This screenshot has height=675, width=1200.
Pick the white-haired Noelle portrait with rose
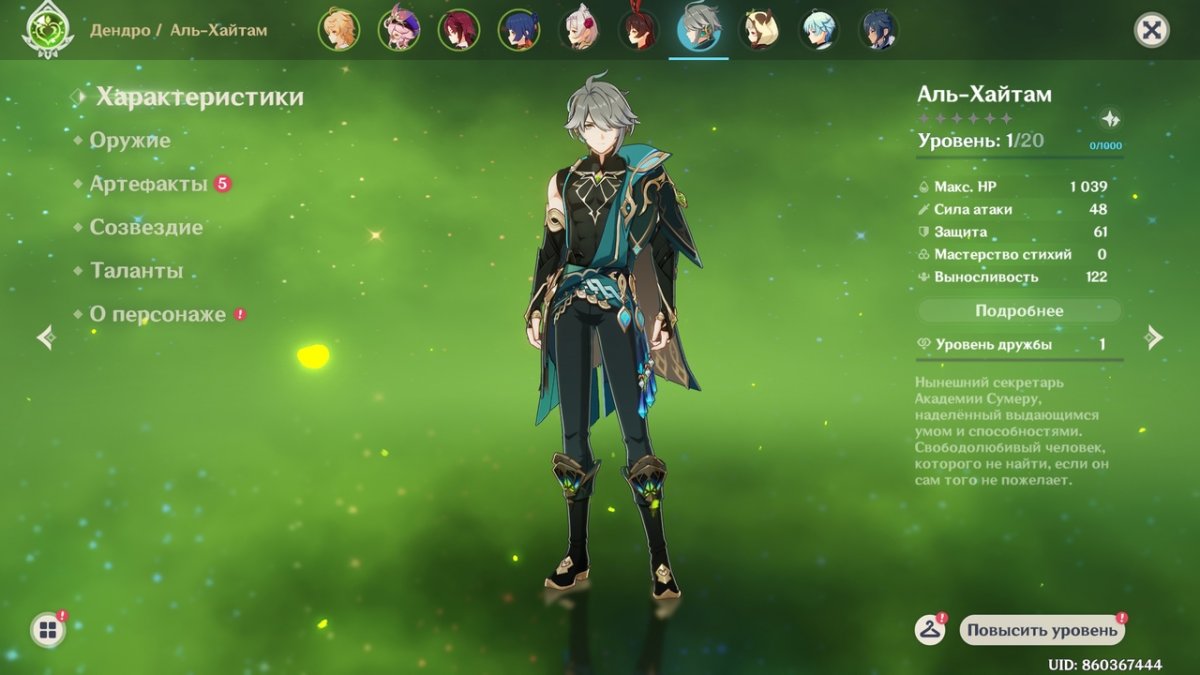click(x=579, y=30)
